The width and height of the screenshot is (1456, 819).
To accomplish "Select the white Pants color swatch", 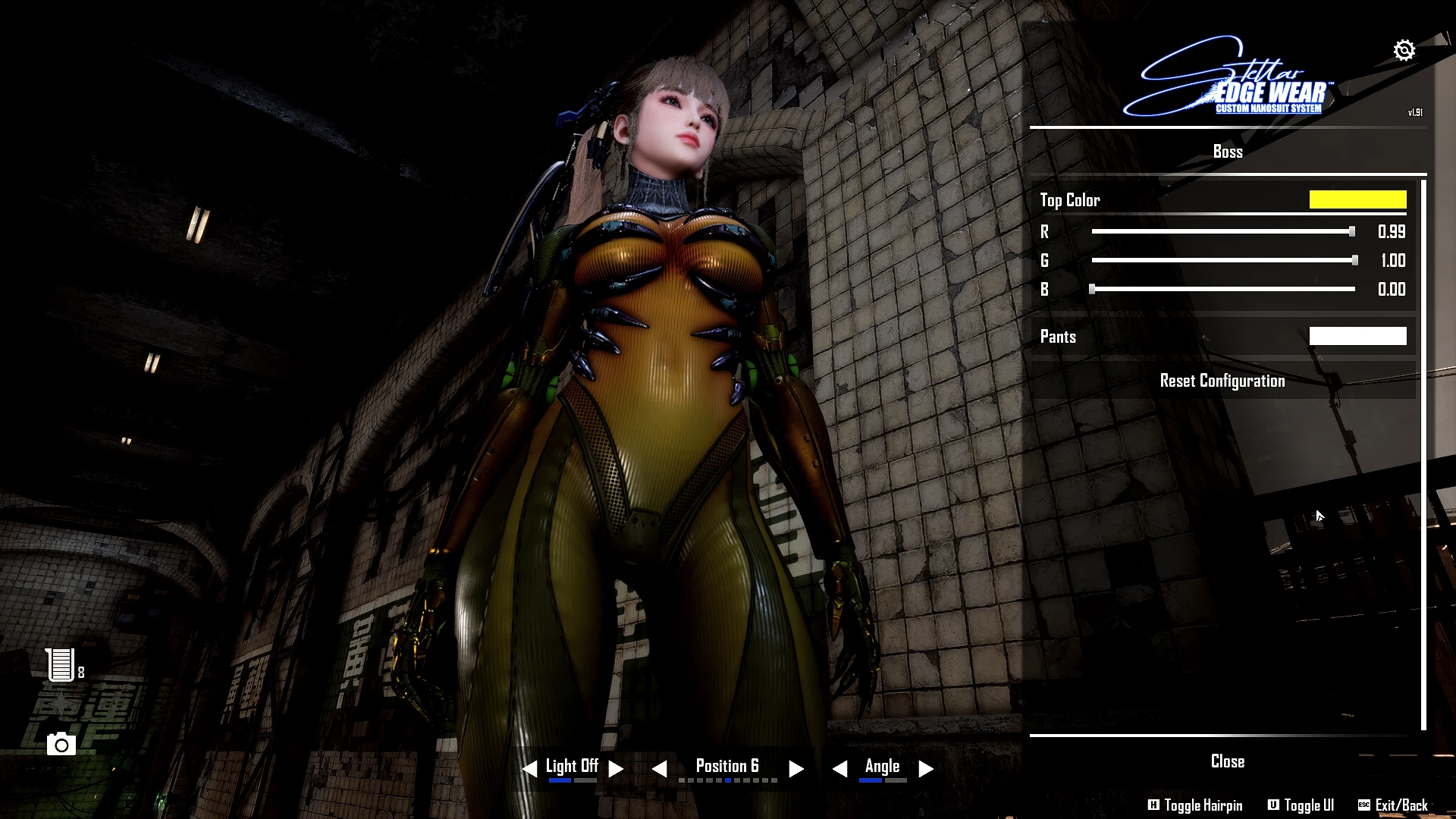I will point(1357,336).
